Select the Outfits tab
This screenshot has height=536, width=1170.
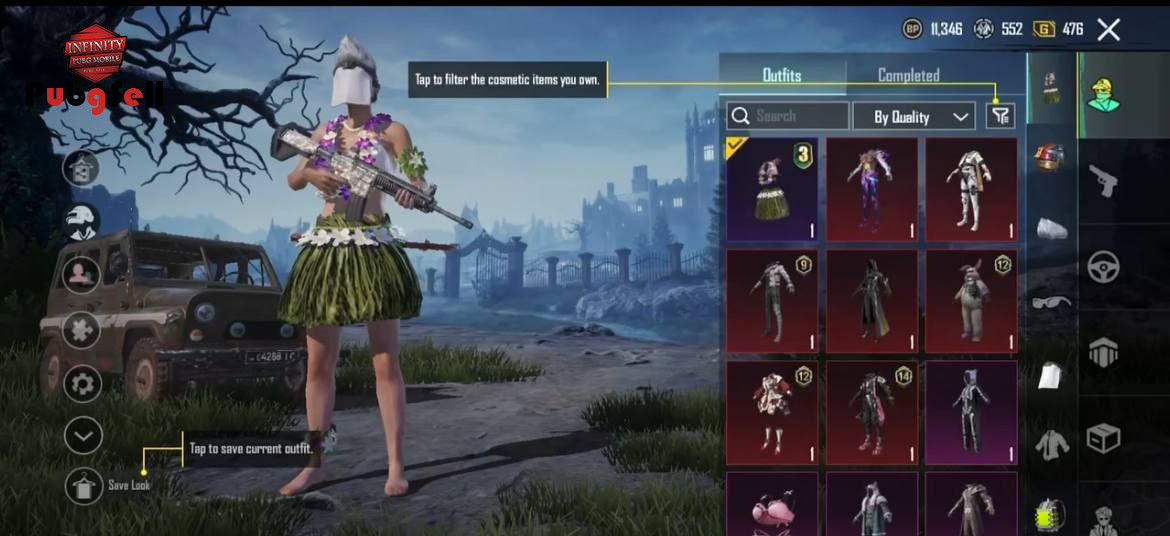pyautogui.click(x=781, y=75)
